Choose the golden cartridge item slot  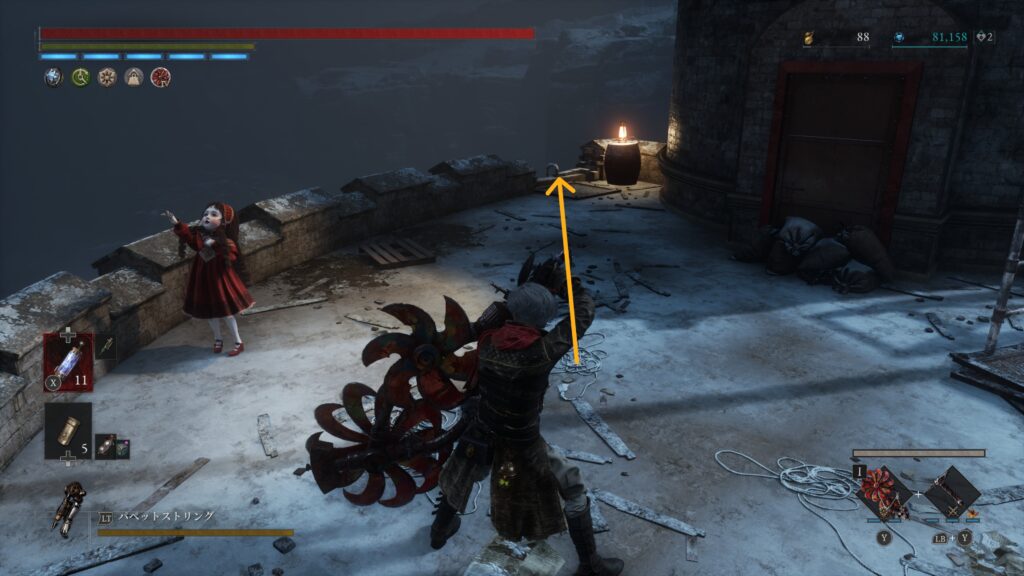point(68,430)
